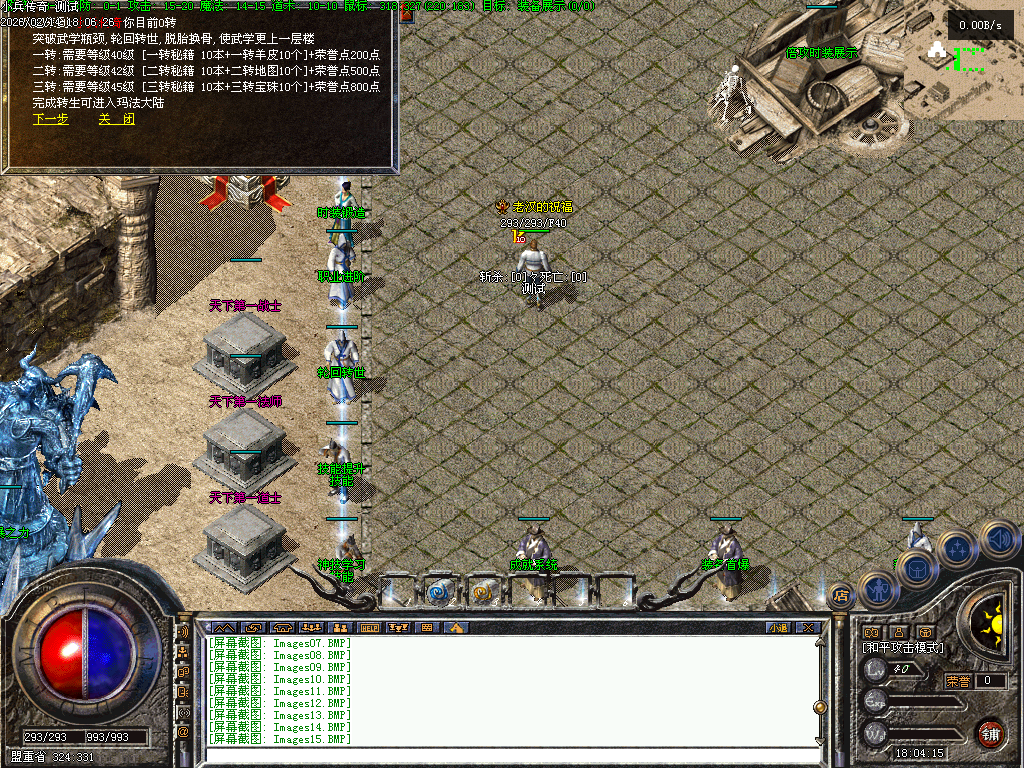
Task: Click the triangle warning icon on chat toolbar
Action: (455, 628)
